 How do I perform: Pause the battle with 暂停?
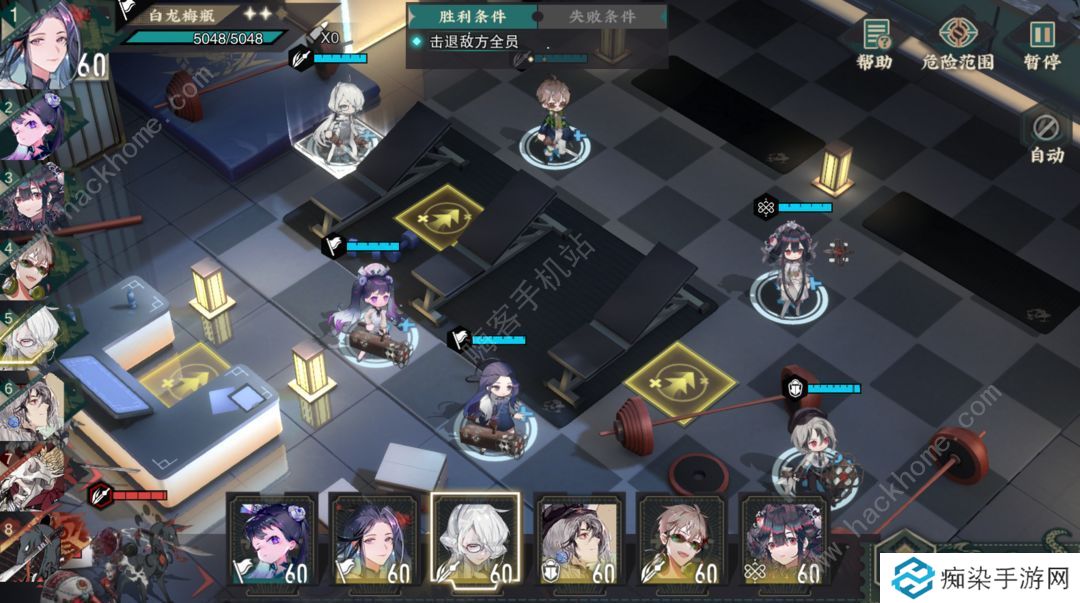pyautogui.click(x=1041, y=45)
